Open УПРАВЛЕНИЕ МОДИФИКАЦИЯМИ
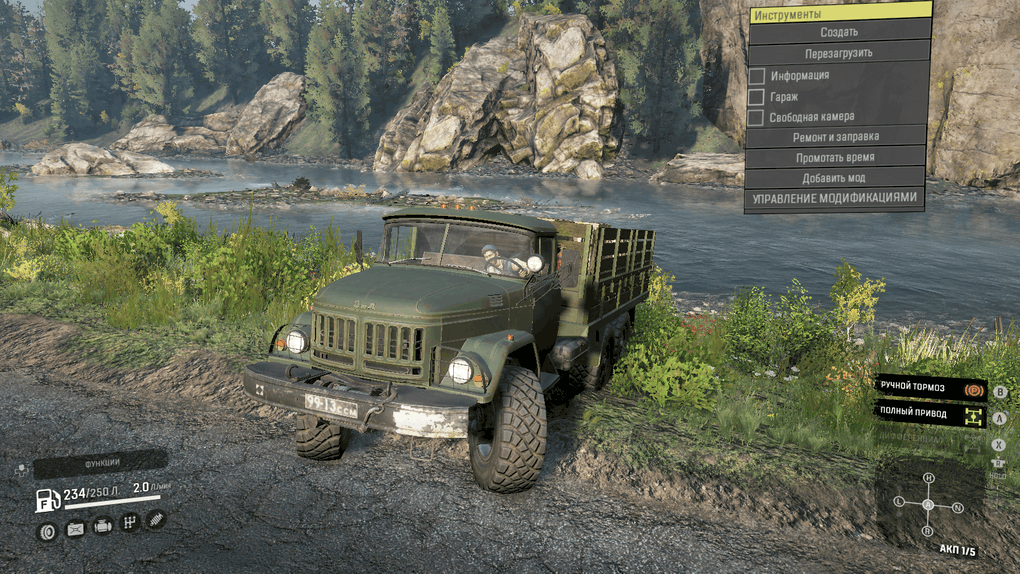This screenshot has width=1020, height=574. pyautogui.click(x=834, y=199)
